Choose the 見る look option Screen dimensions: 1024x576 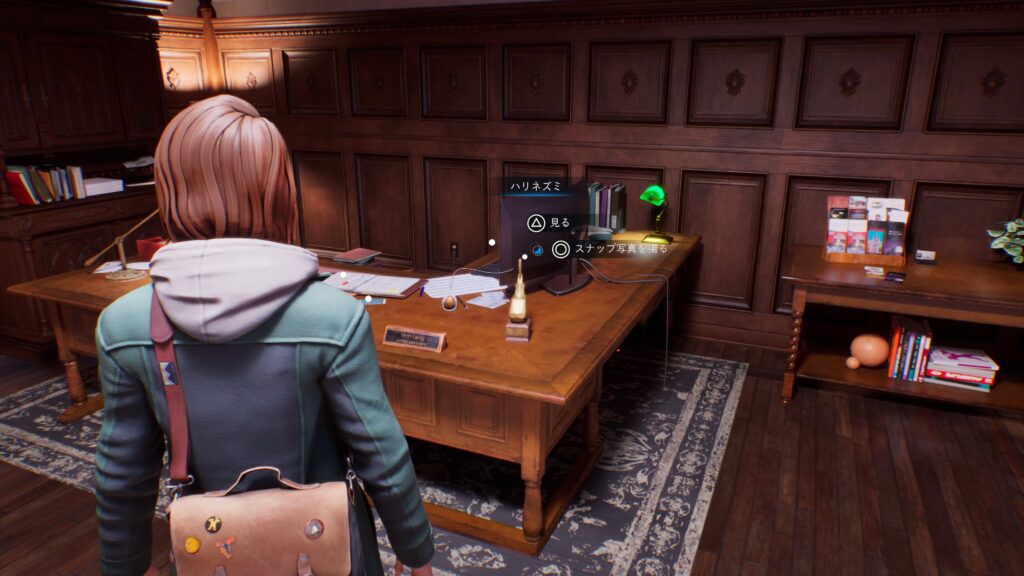(547, 222)
